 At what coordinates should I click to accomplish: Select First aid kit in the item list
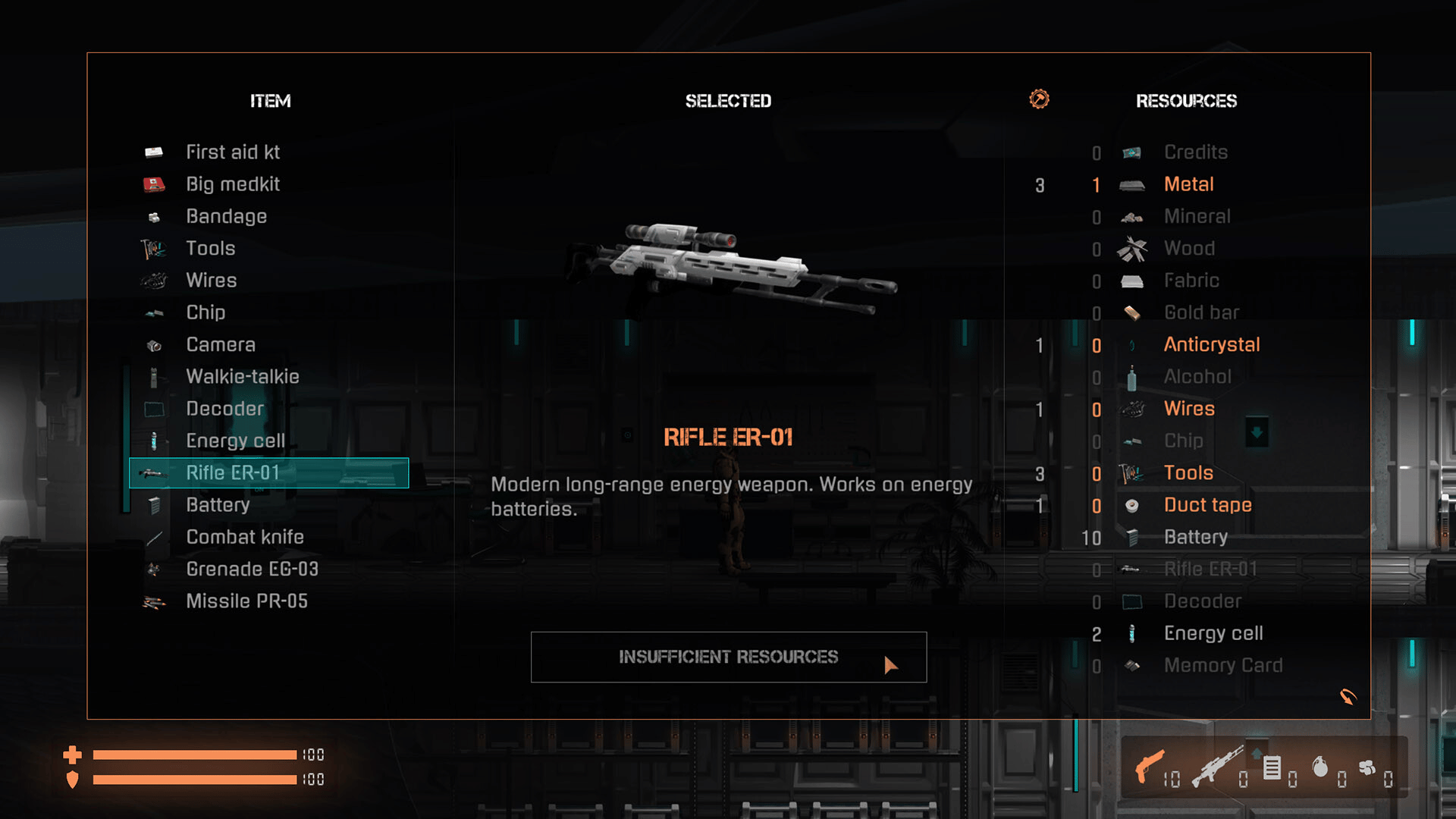(233, 152)
